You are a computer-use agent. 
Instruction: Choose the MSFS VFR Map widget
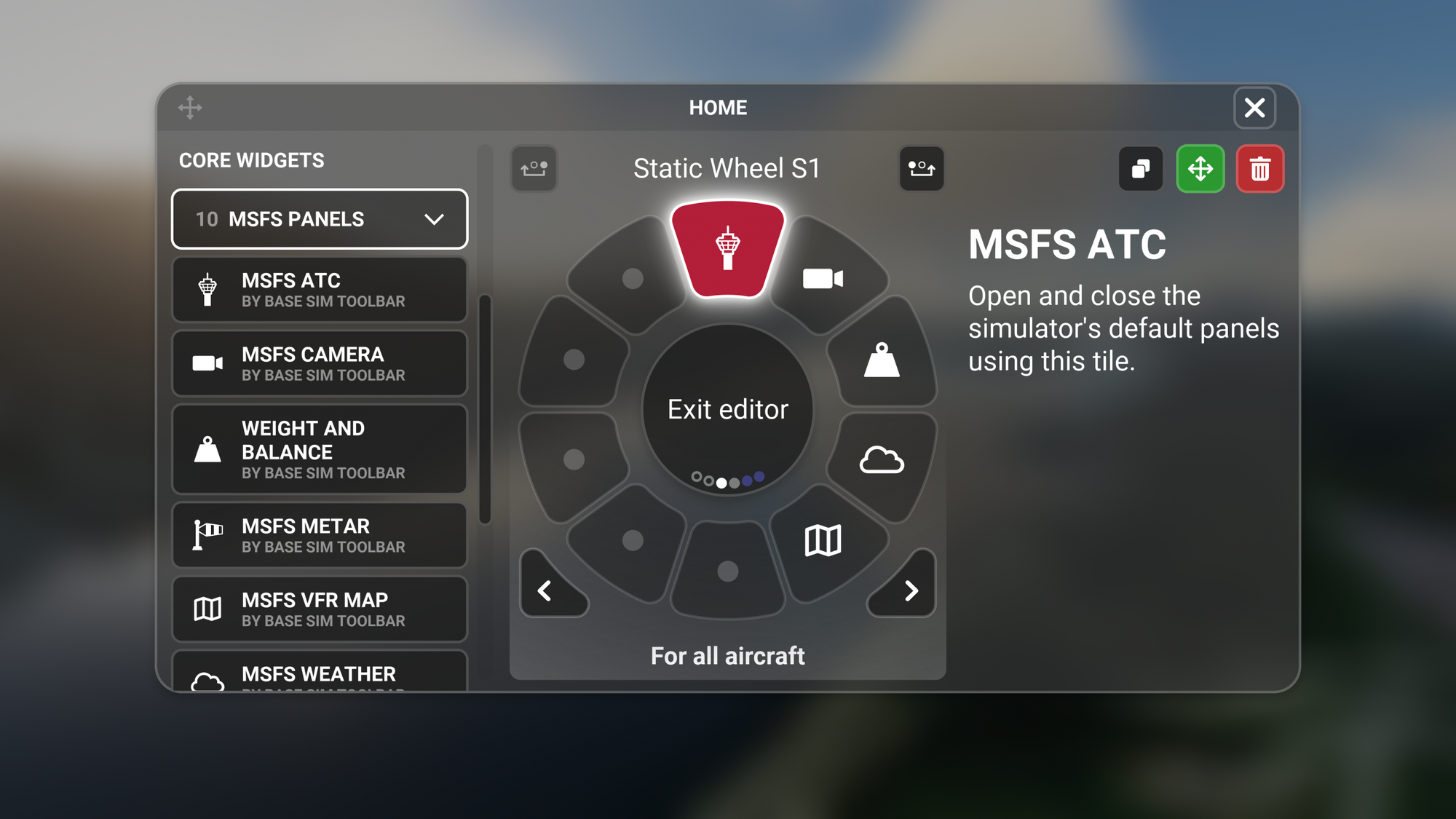[x=320, y=609]
